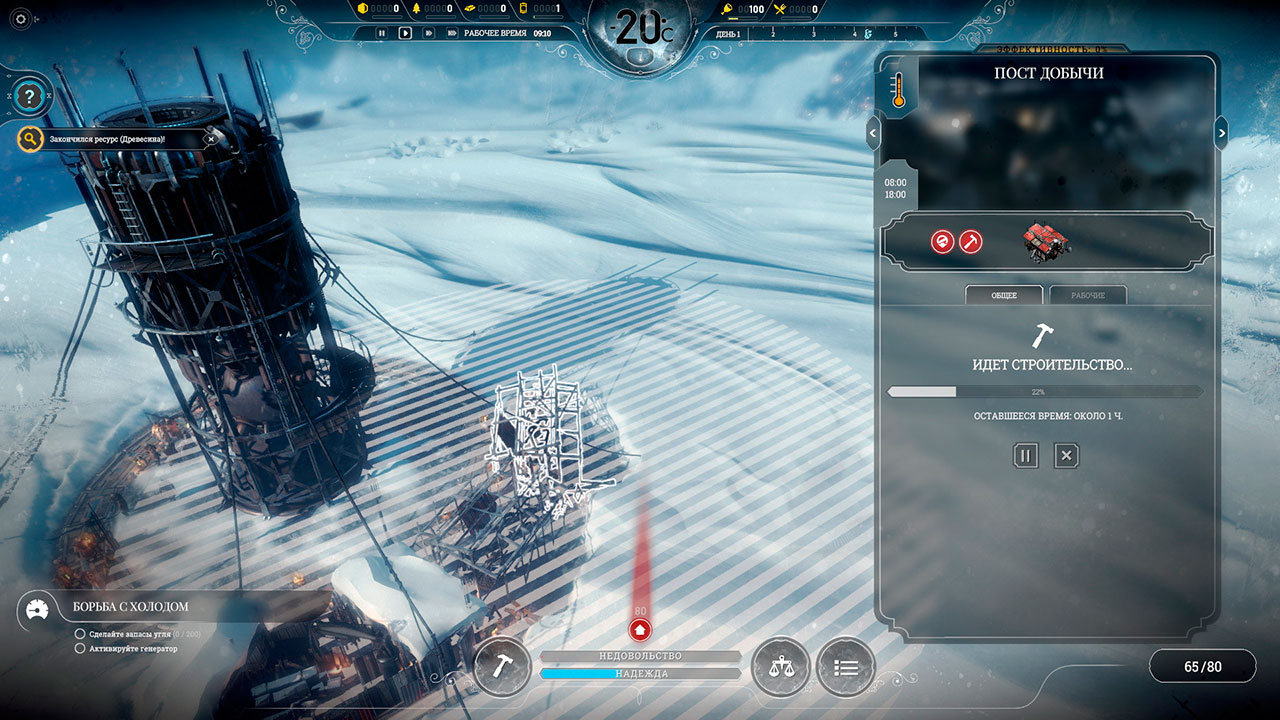This screenshot has height=720, width=1280.
Task: Set normal play speed
Action: [405, 33]
